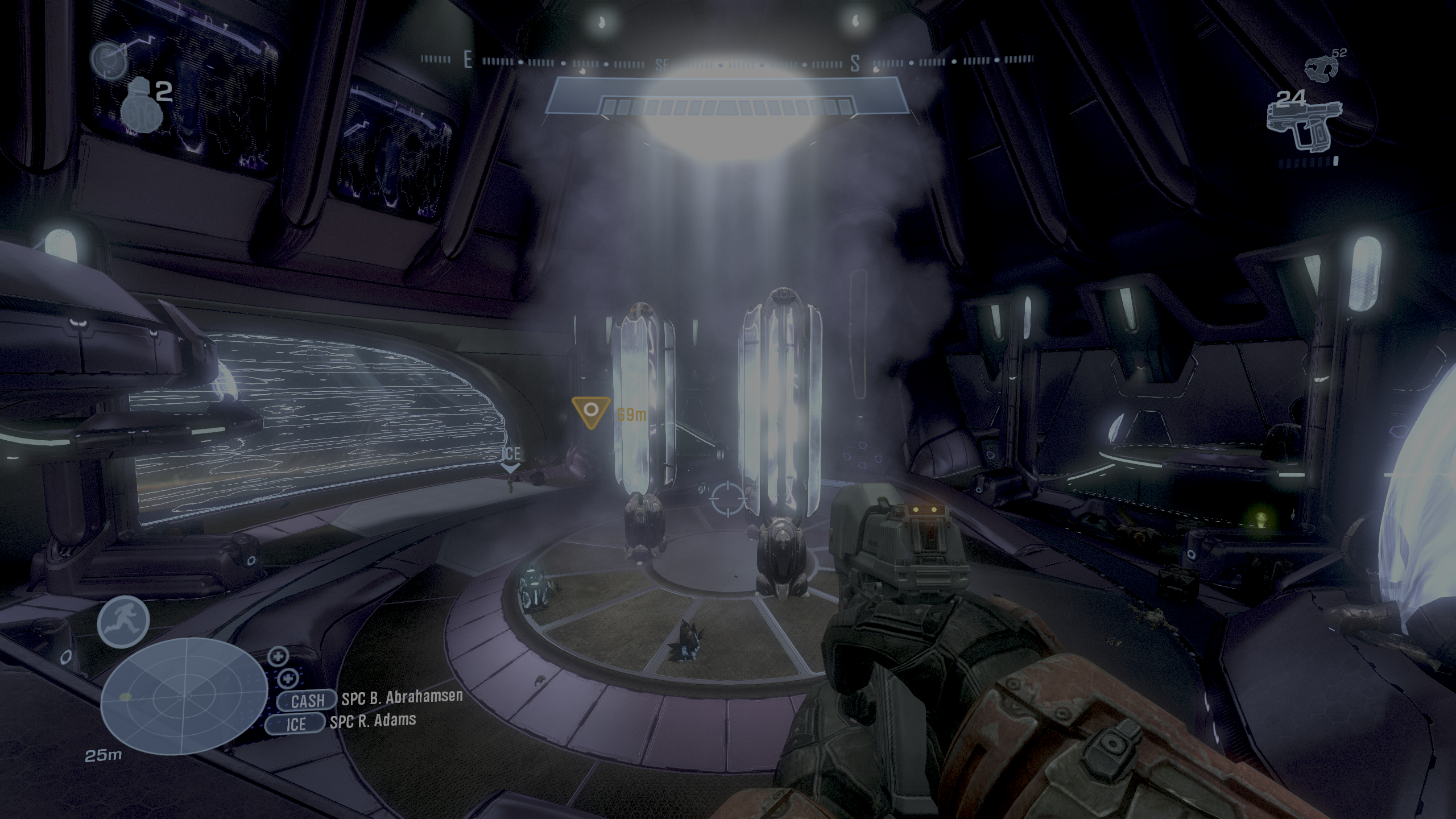Choose the ICE squad member tag

296,723
